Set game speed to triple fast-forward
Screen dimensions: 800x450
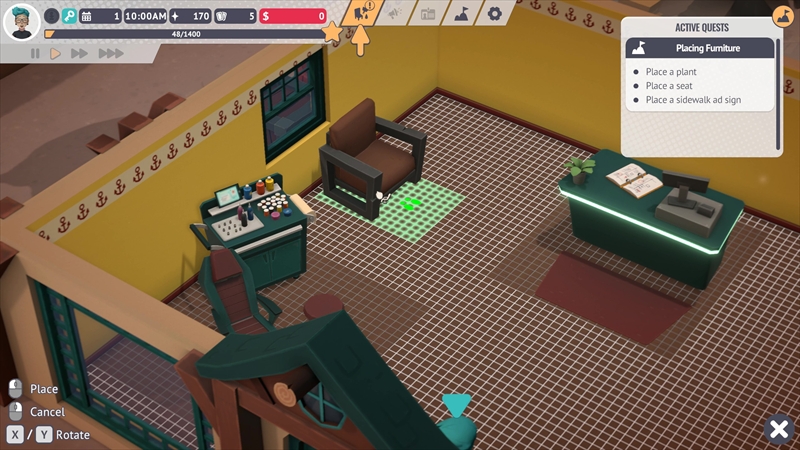tap(110, 54)
